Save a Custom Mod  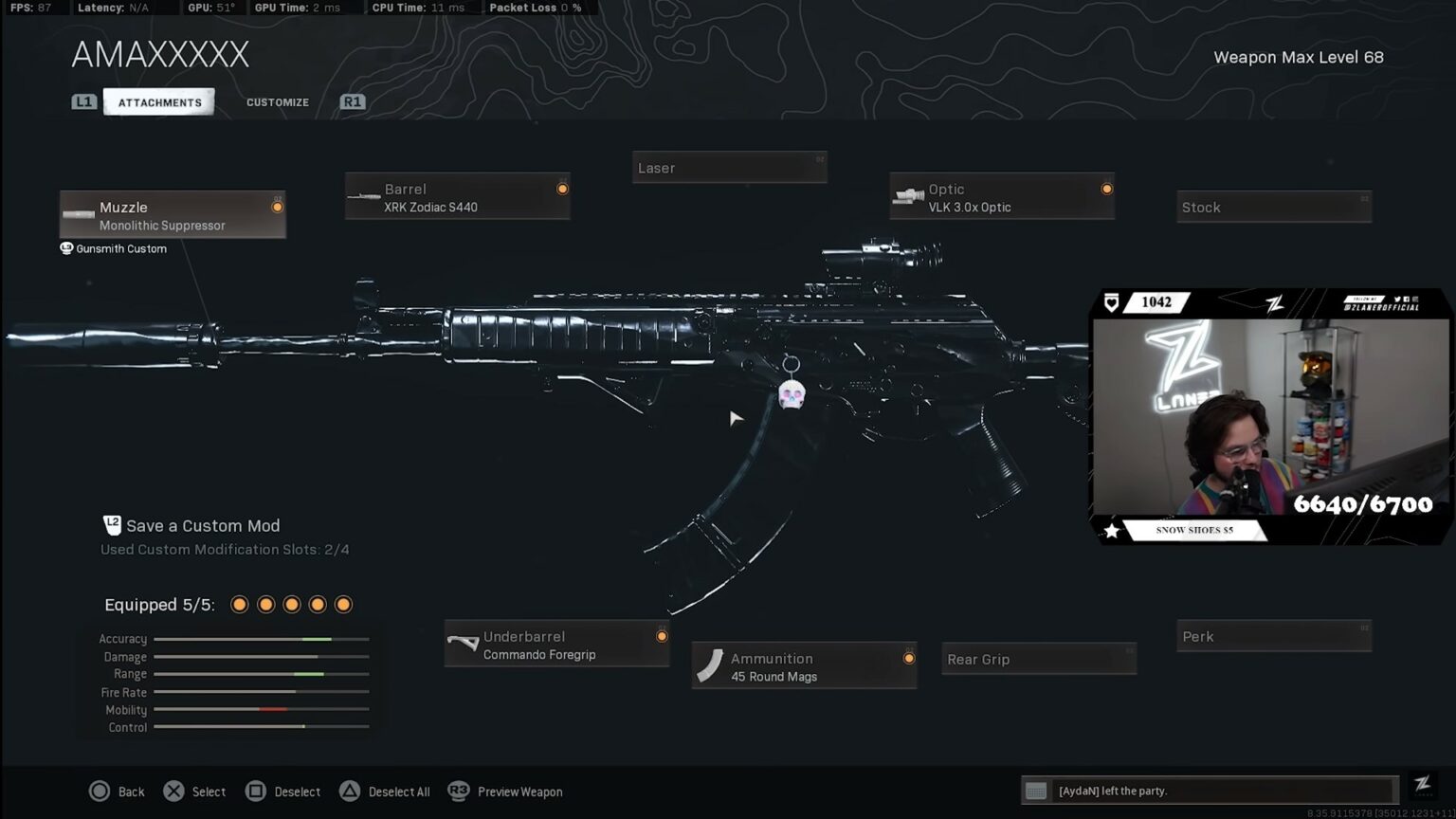coord(202,525)
